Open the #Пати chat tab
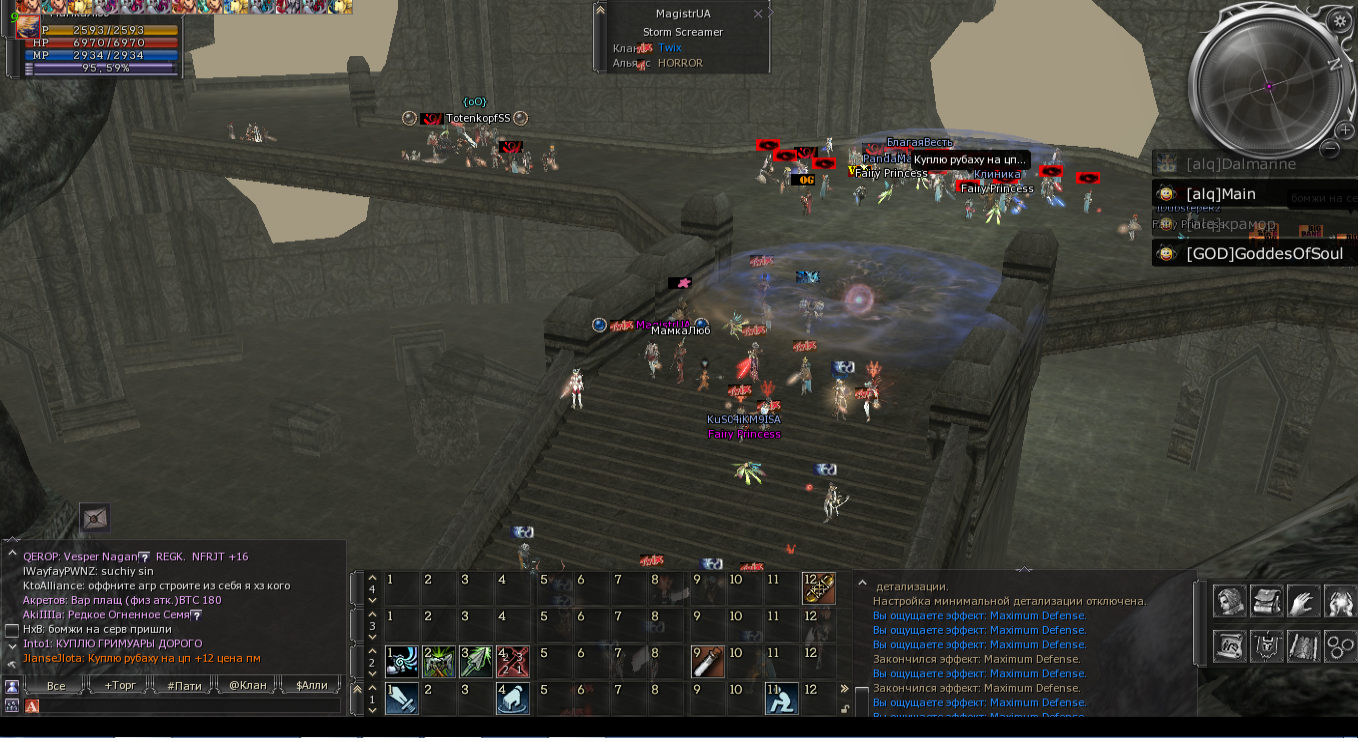This screenshot has height=742, width=1360. coord(184,686)
